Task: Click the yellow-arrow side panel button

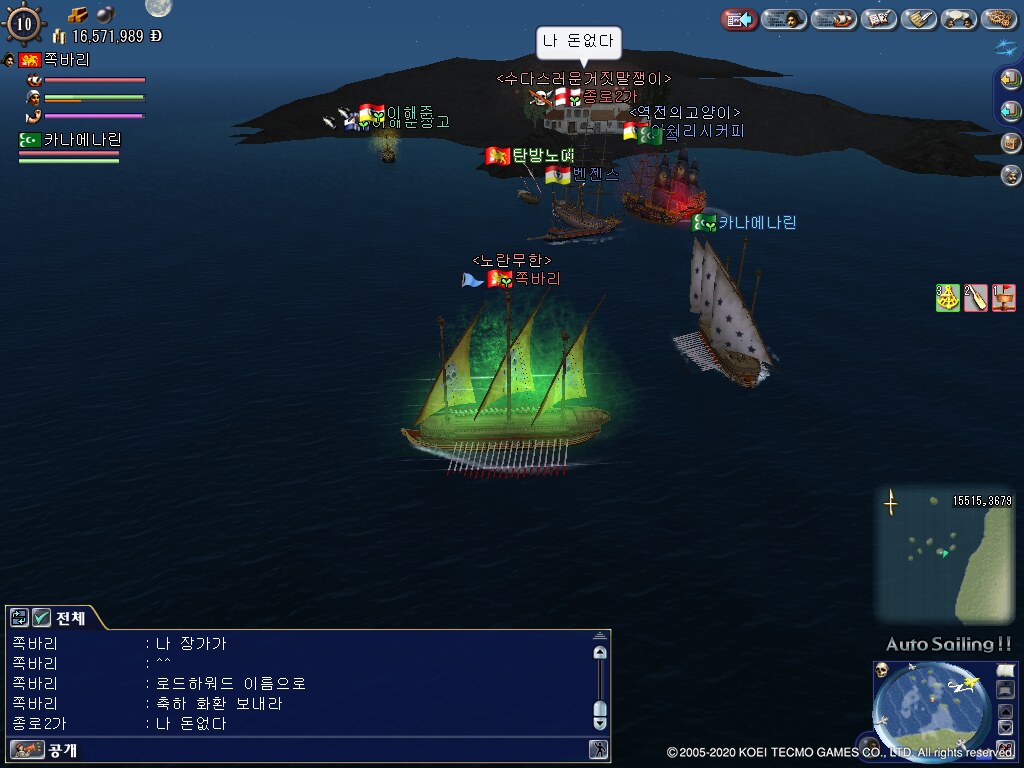Action: click(1010, 80)
